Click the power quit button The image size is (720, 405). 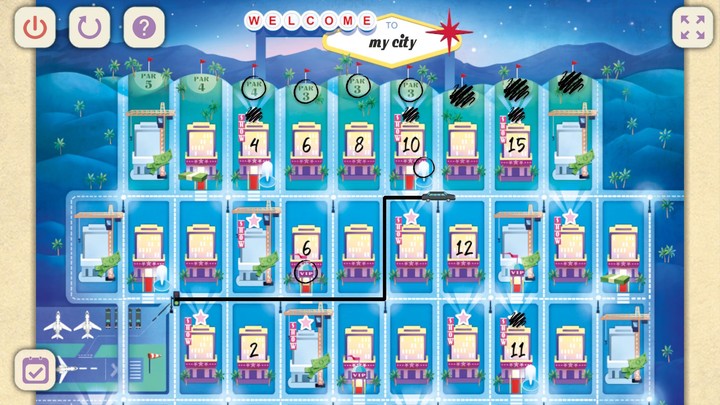(35, 27)
